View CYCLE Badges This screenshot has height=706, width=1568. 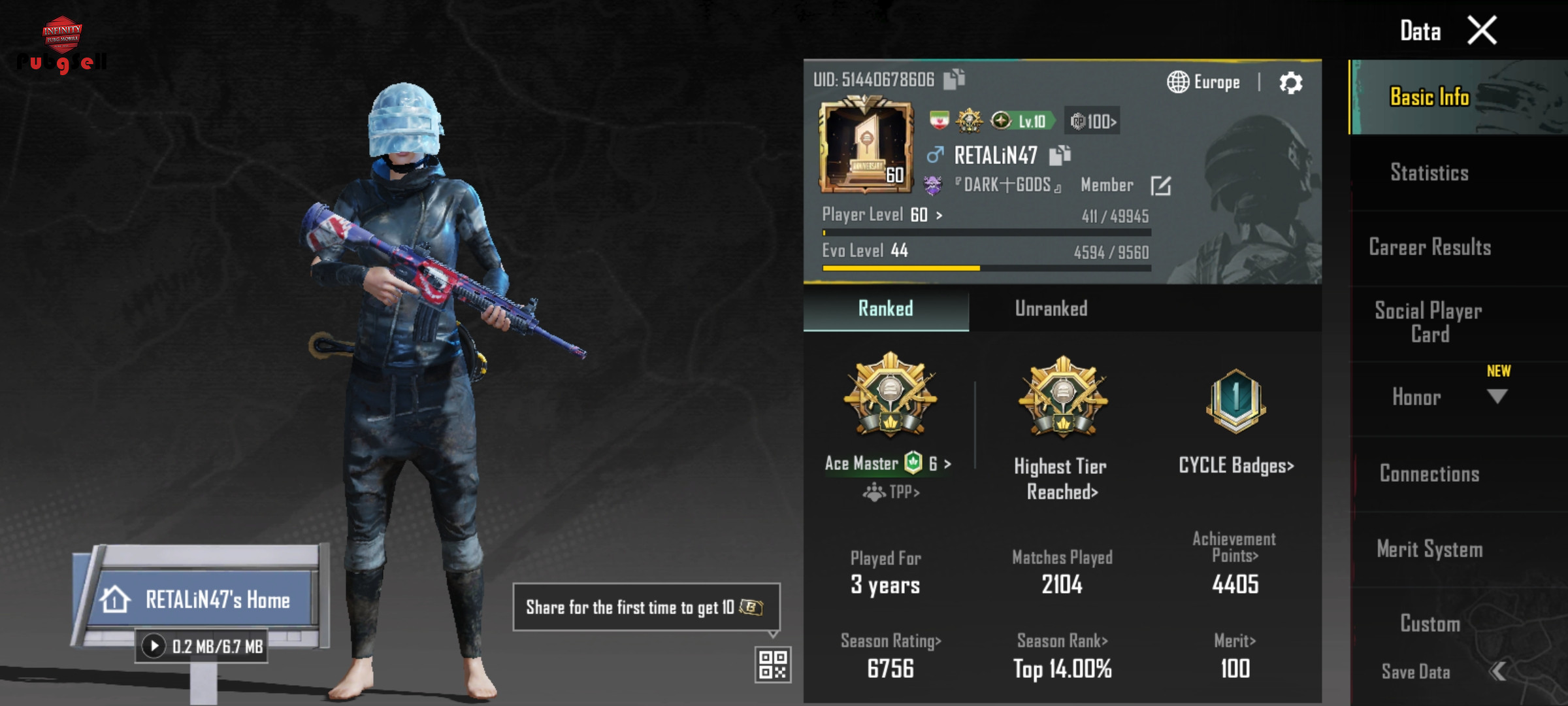coord(1235,465)
